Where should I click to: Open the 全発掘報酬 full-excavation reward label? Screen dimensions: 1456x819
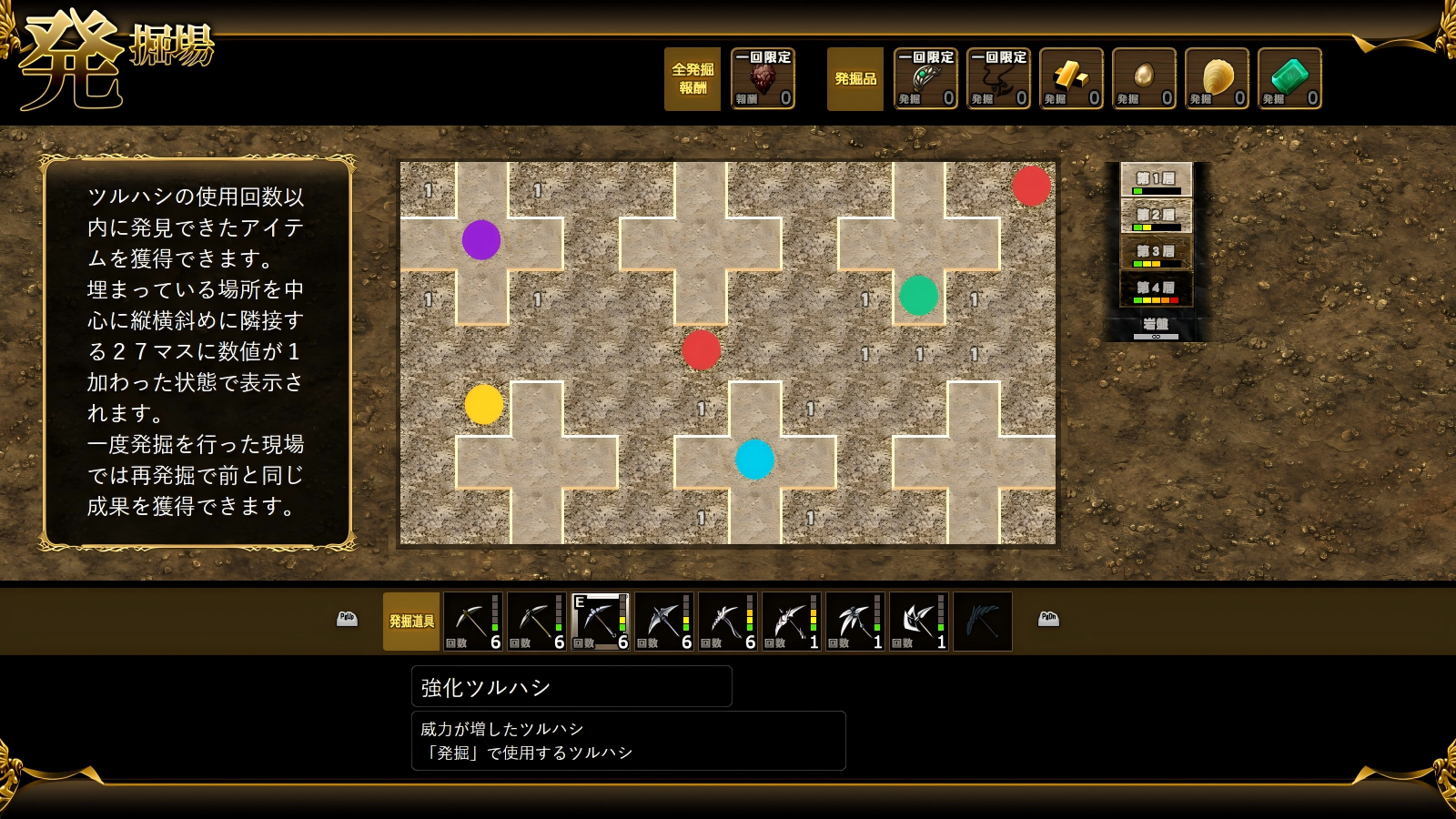pos(693,79)
